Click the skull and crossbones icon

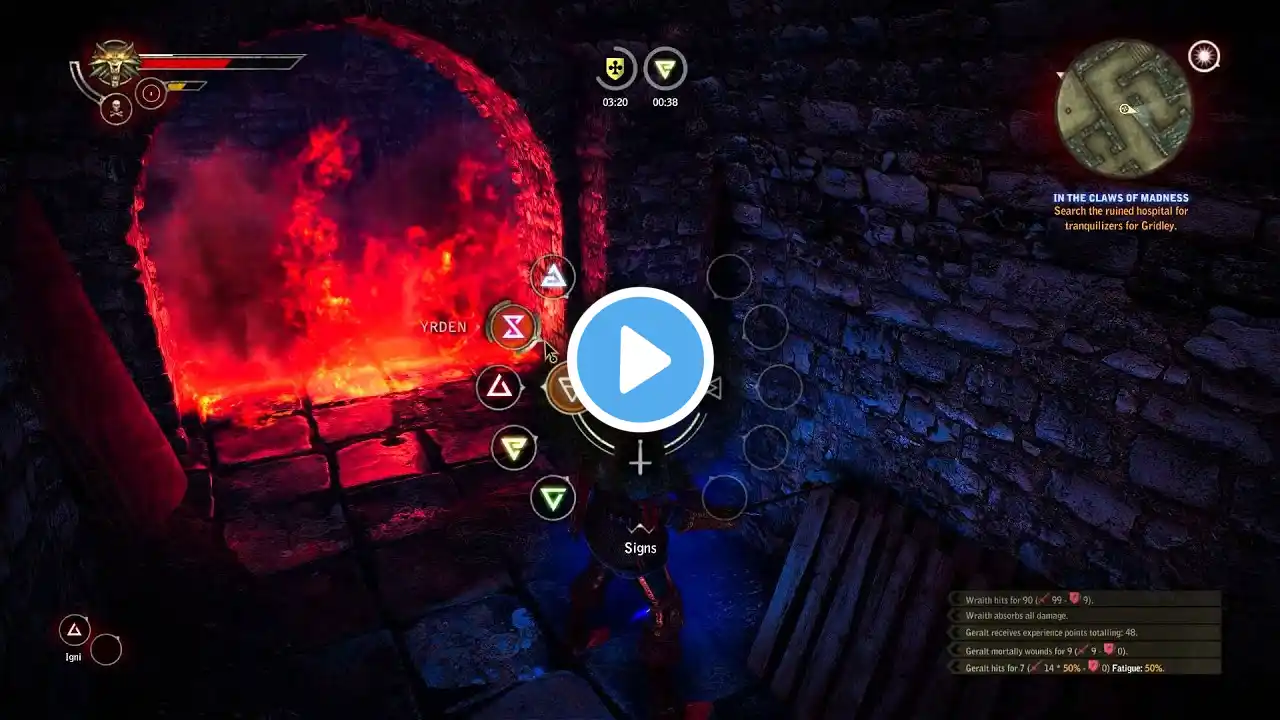[x=116, y=109]
